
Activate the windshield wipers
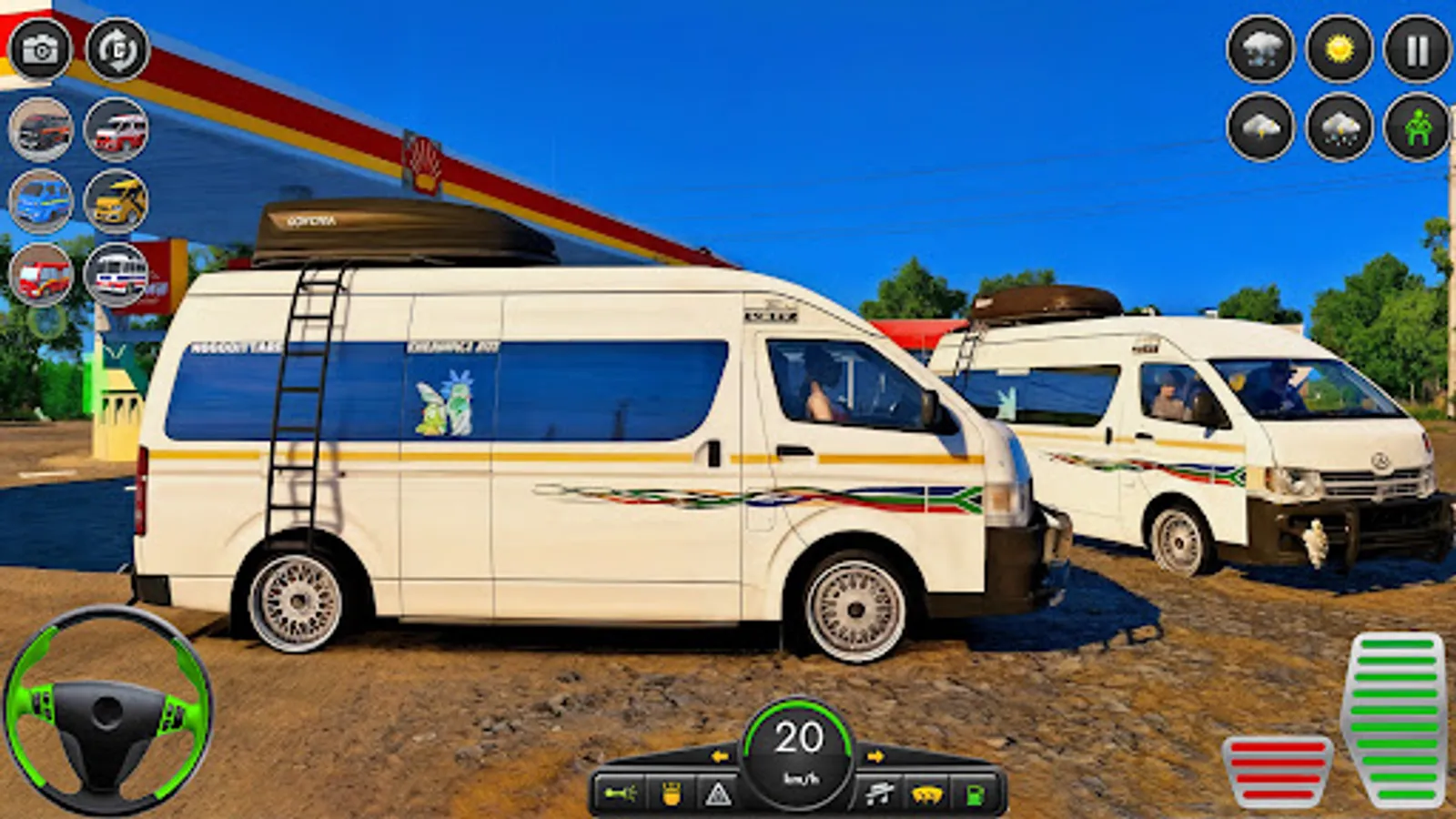pyautogui.click(x=878, y=792)
